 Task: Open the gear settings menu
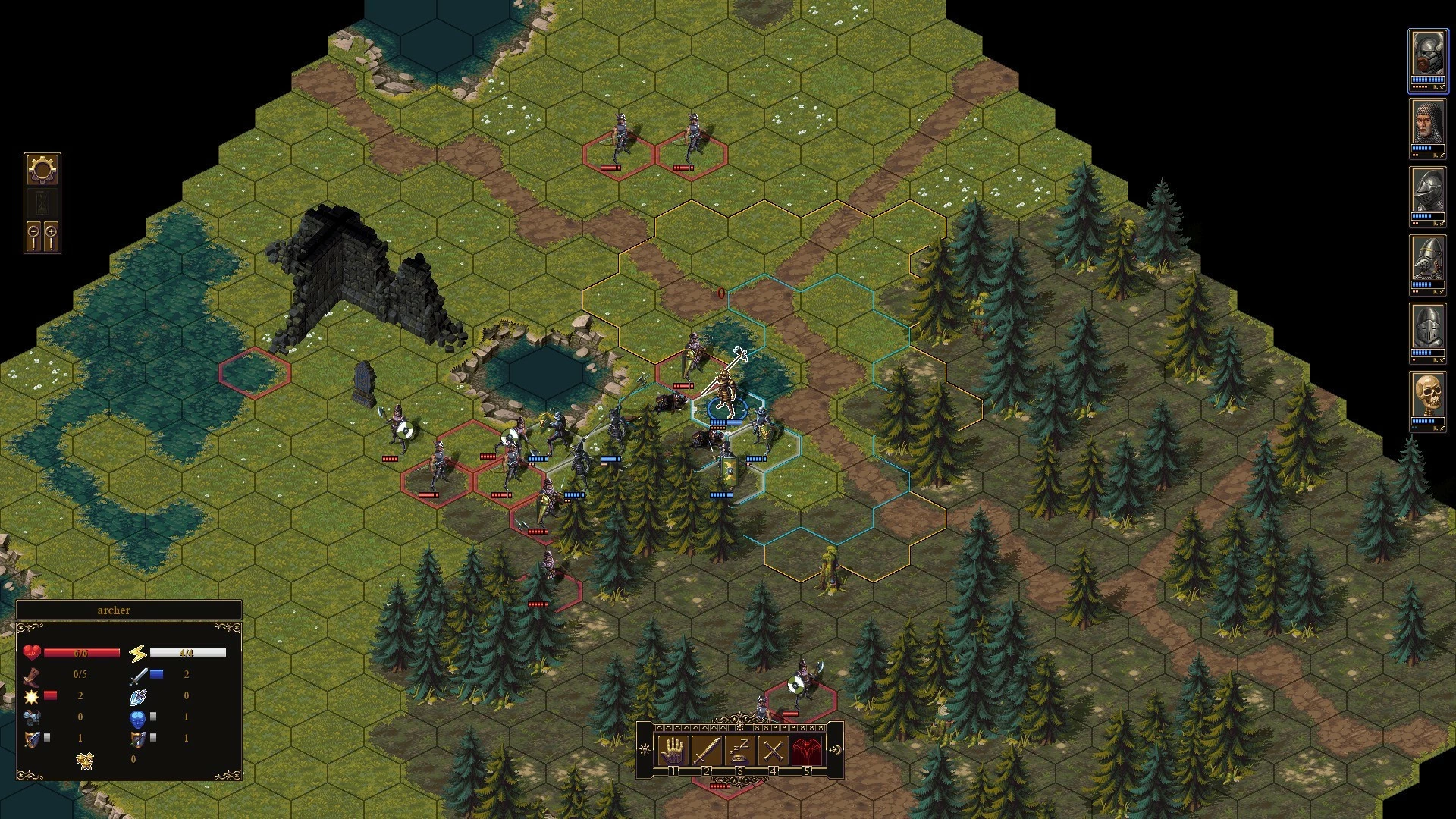(42, 169)
